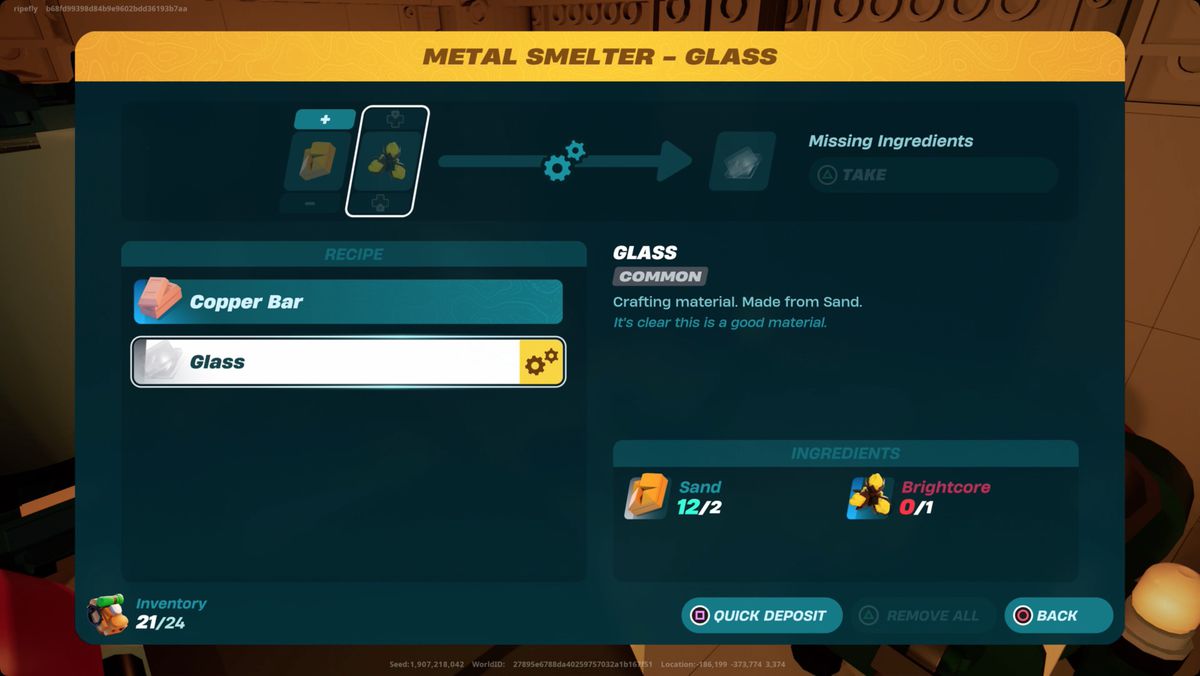Image resolution: width=1200 pixels, height=676 pixels.
Task: Click the Take button
Action: click(x=932, y=175)
